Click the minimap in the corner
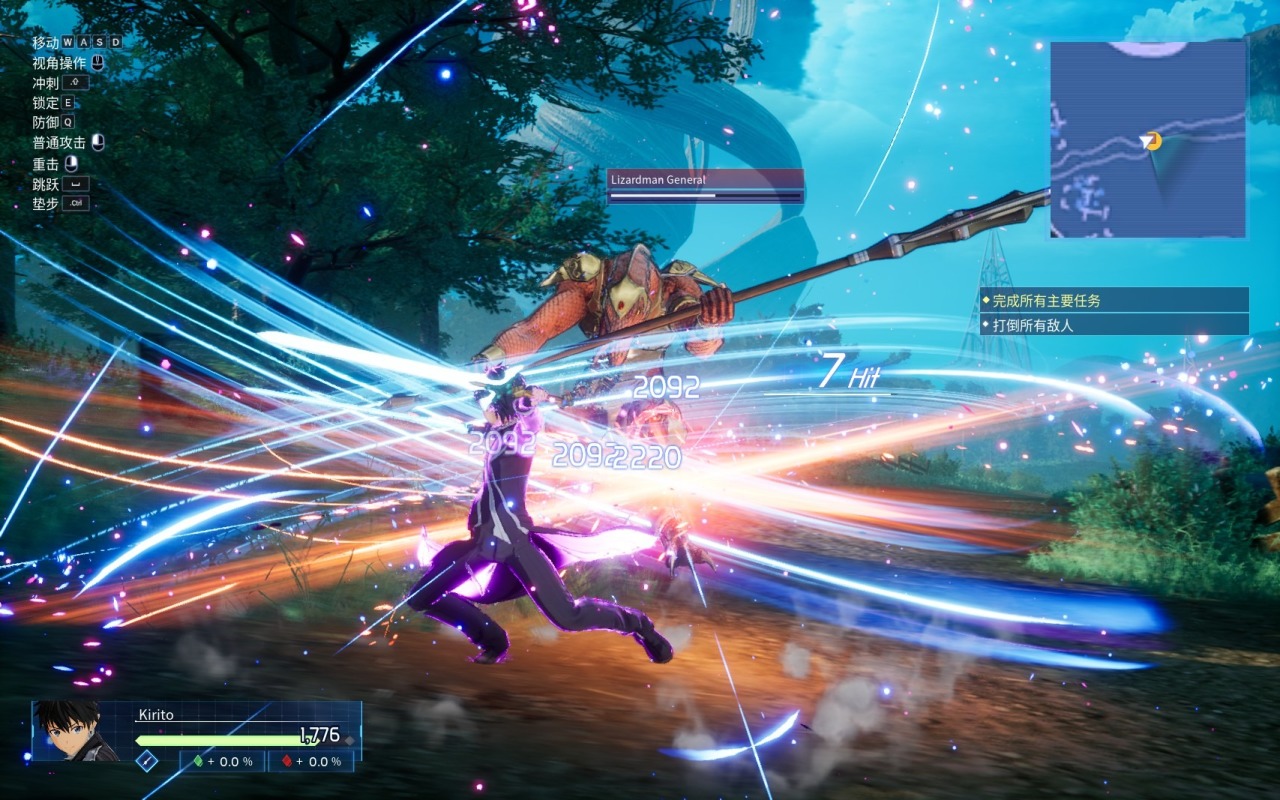Image resolution: width=1280 pixels, height=800 pixels. 1148,140
